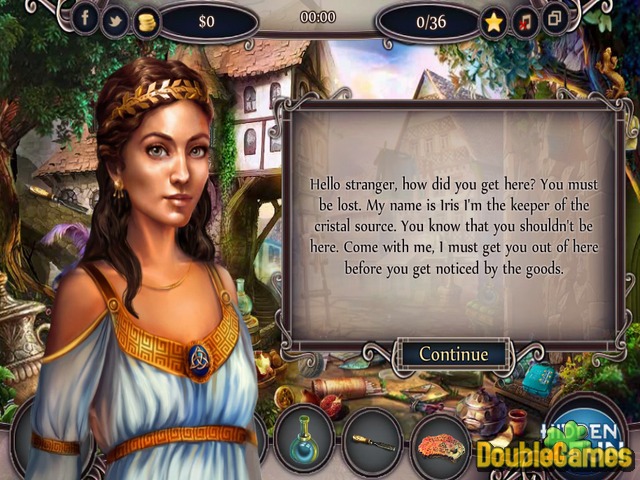Share via the Twitter bird icon

click(x=116, y=19)
